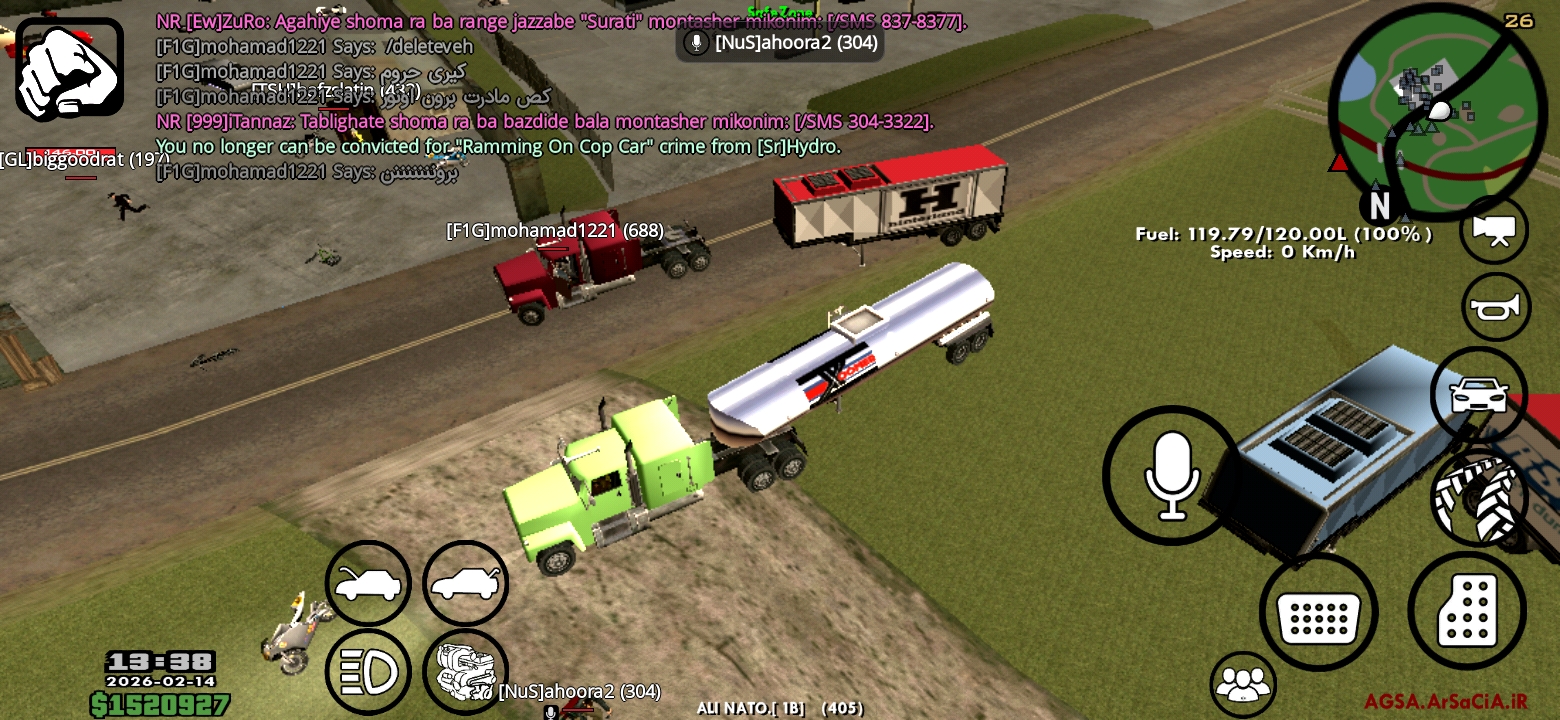Exit the vehicle with the car button
Image resolution: width=1560 pixels, height=720 pixels.
(1479, 395)
